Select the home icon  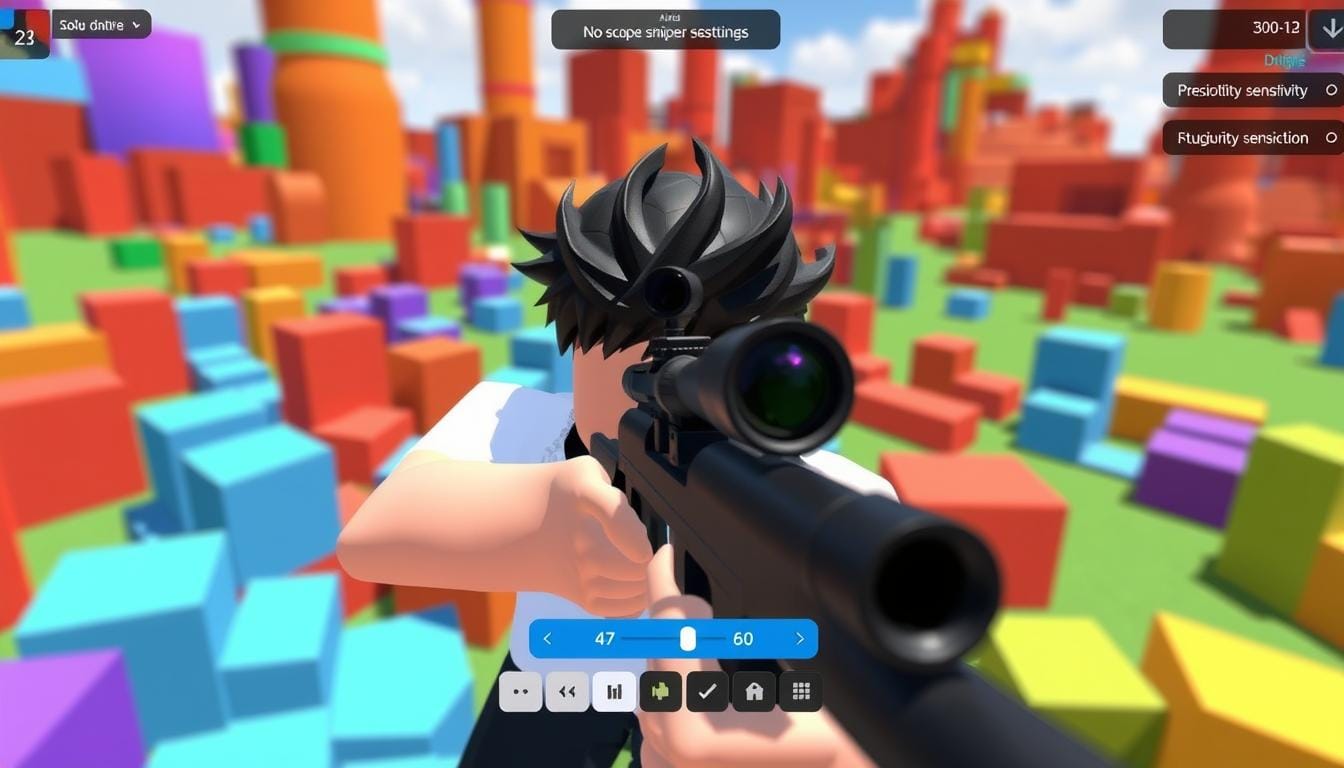754,691
